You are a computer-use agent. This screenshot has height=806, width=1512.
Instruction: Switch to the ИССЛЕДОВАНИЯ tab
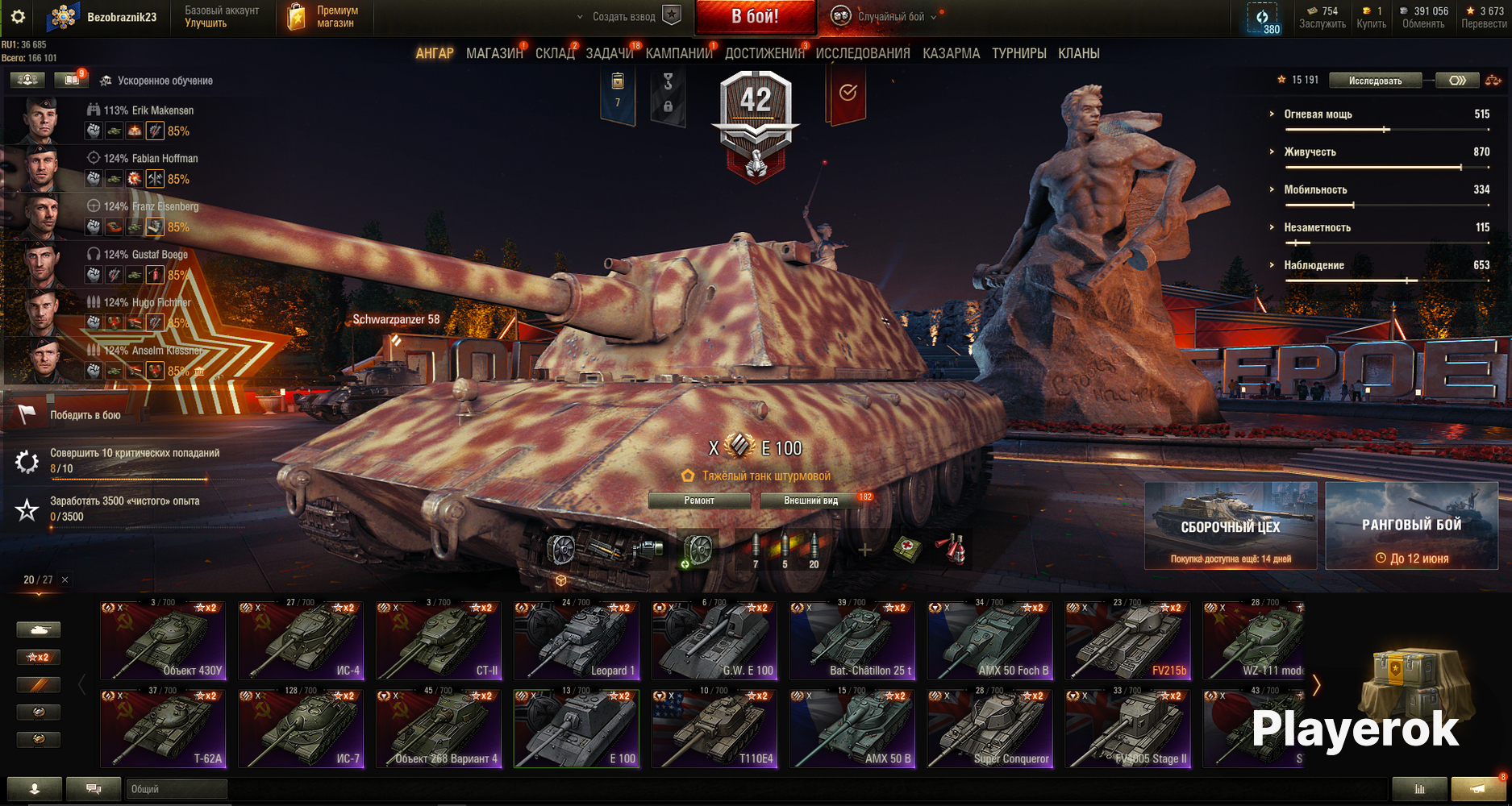pos(862,53)
